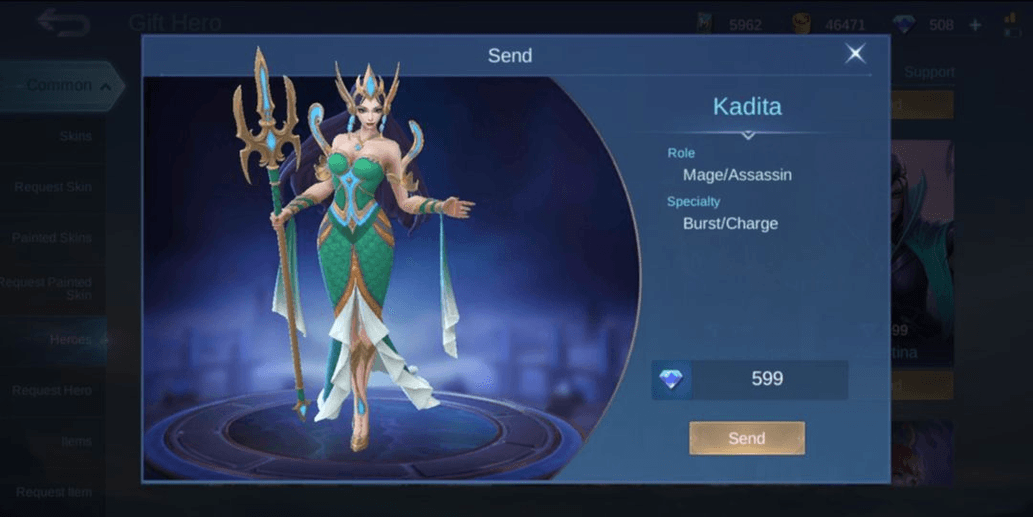Select Skins in the sidebar
The image size is (1033, 517).
75,136
